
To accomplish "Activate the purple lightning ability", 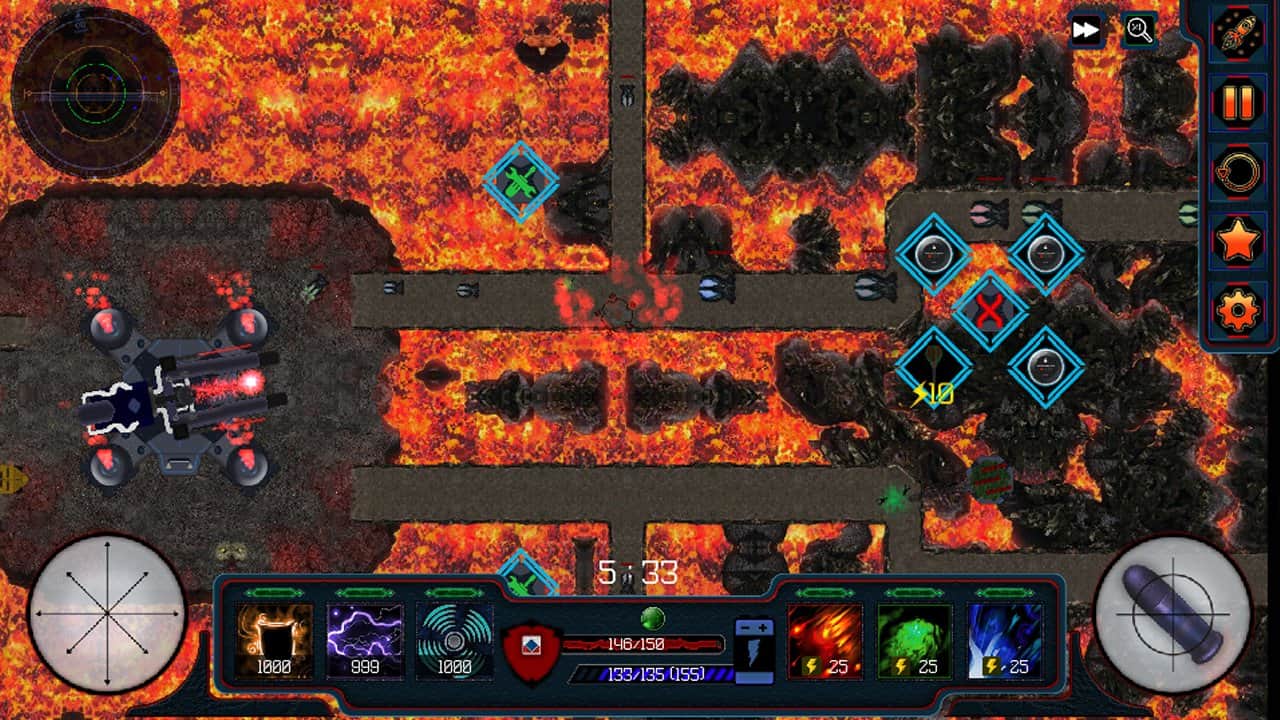I will [x=365, y=641].
